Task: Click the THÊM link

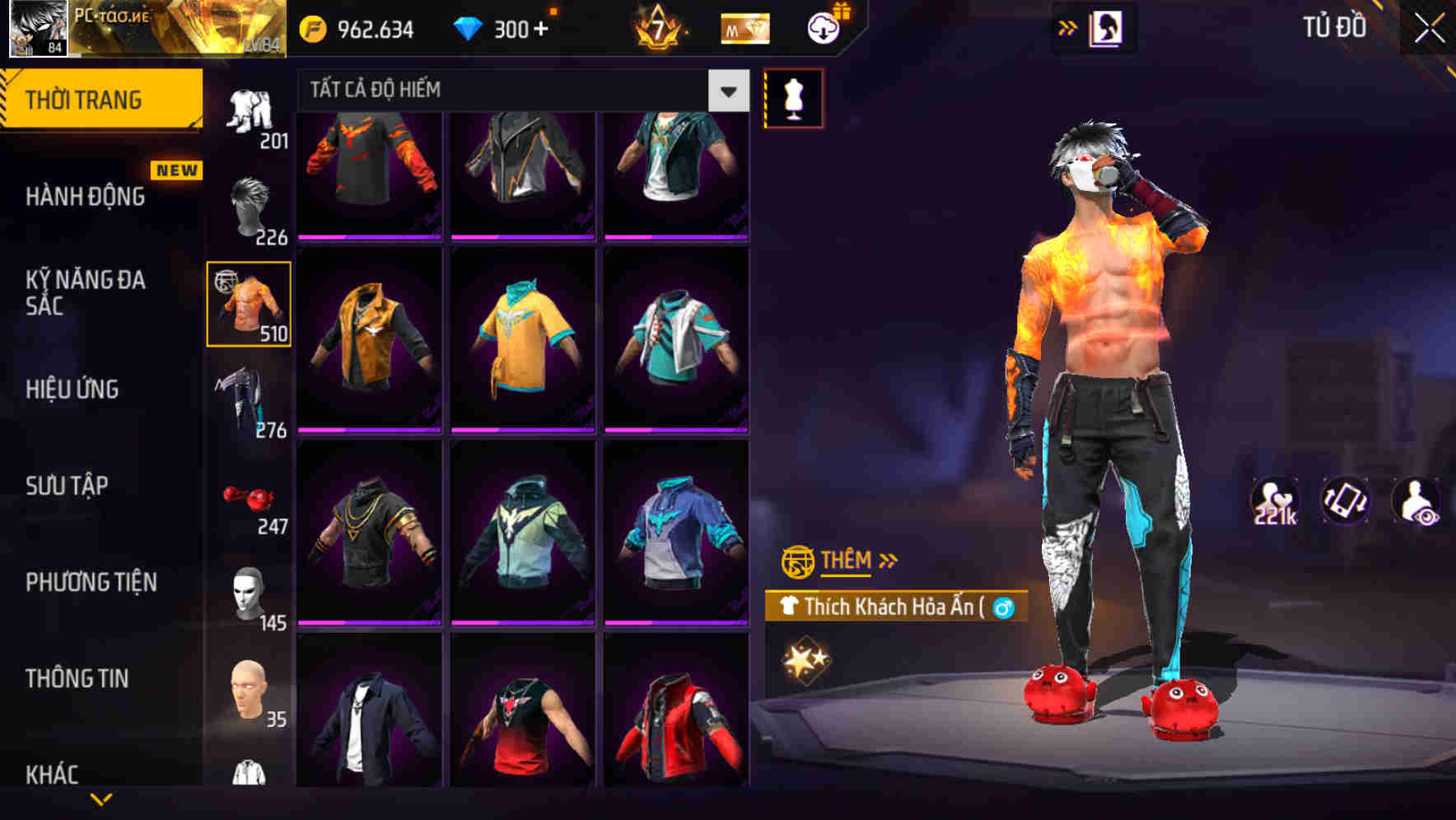Action: 848,561
